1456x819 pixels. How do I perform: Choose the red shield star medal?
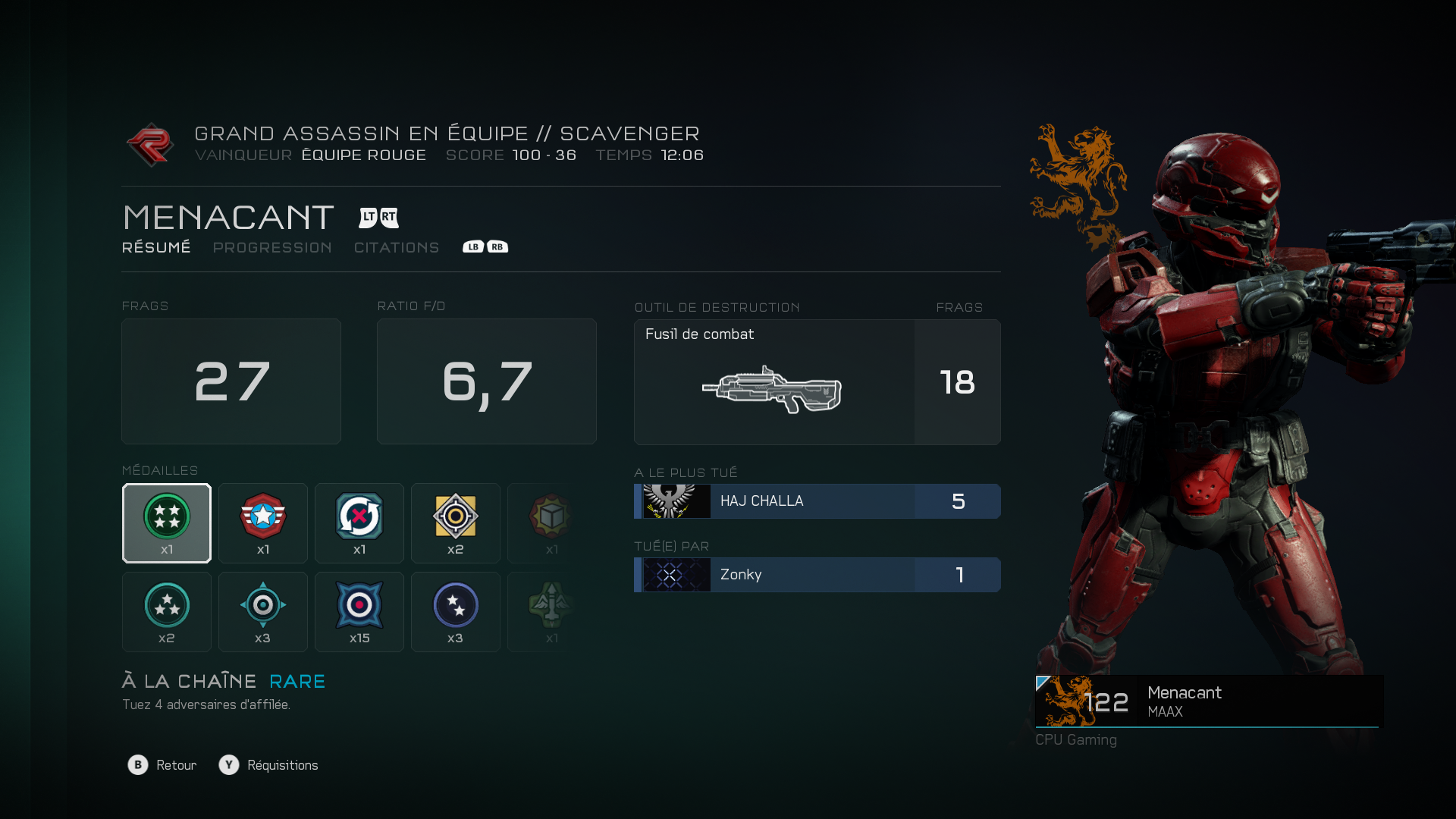[263, 523]
